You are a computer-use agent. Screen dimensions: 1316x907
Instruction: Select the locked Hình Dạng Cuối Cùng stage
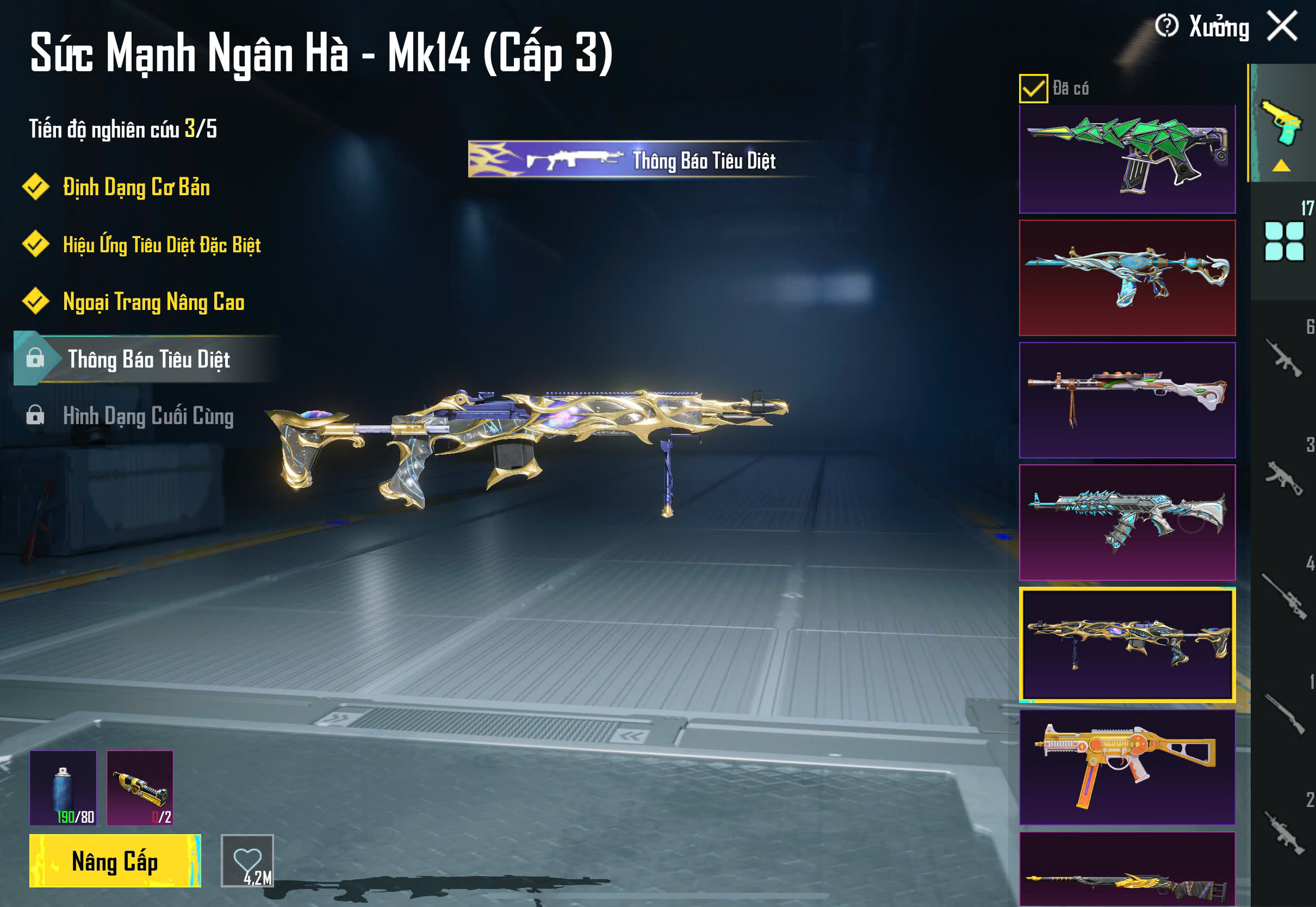coord(148,416)
